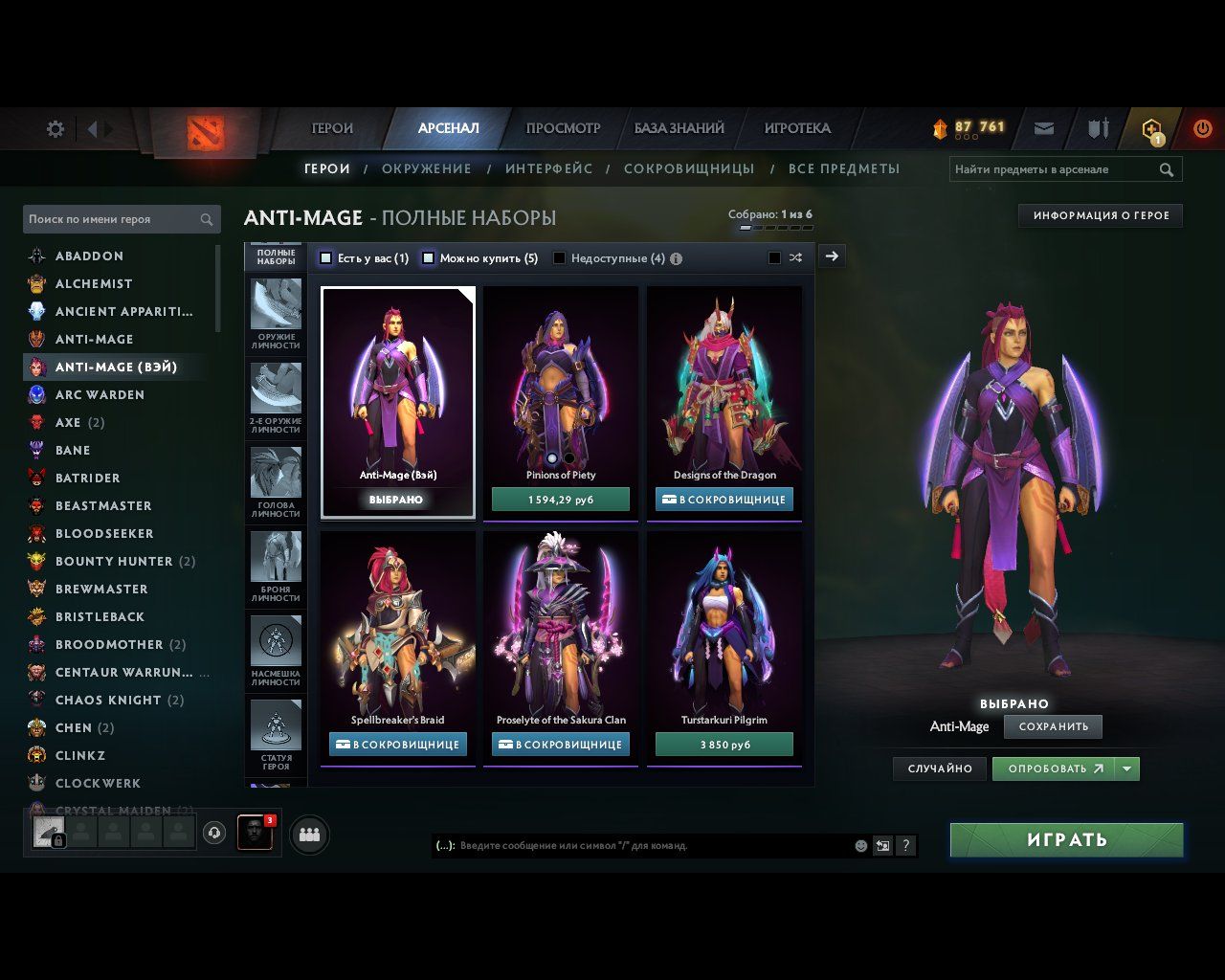Buy Pinions of Piety for 1594,29 руб
Screen dimensions: 1225x980
[x=561, y=500]
